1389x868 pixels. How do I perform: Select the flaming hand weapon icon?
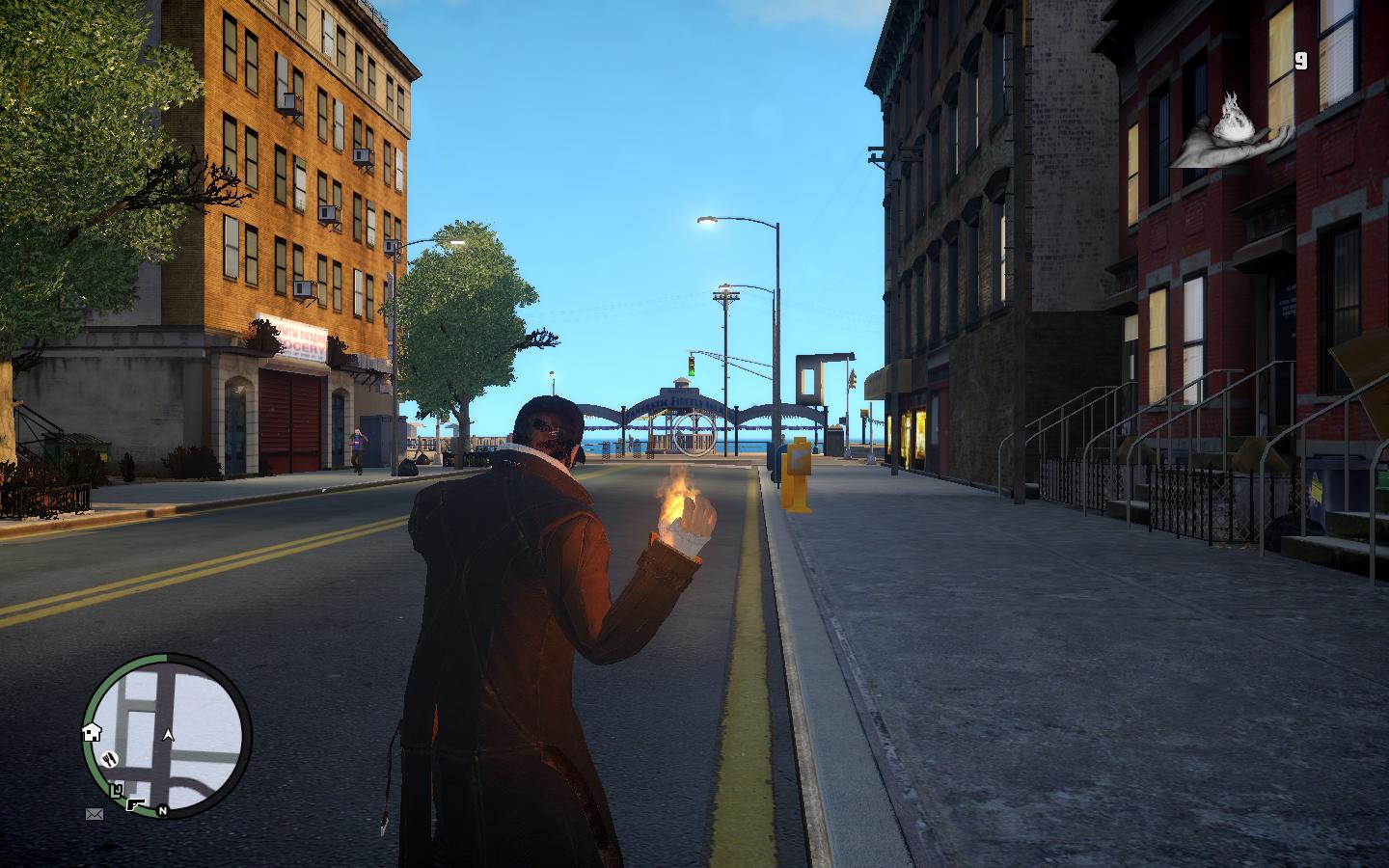click(1232, 131)
